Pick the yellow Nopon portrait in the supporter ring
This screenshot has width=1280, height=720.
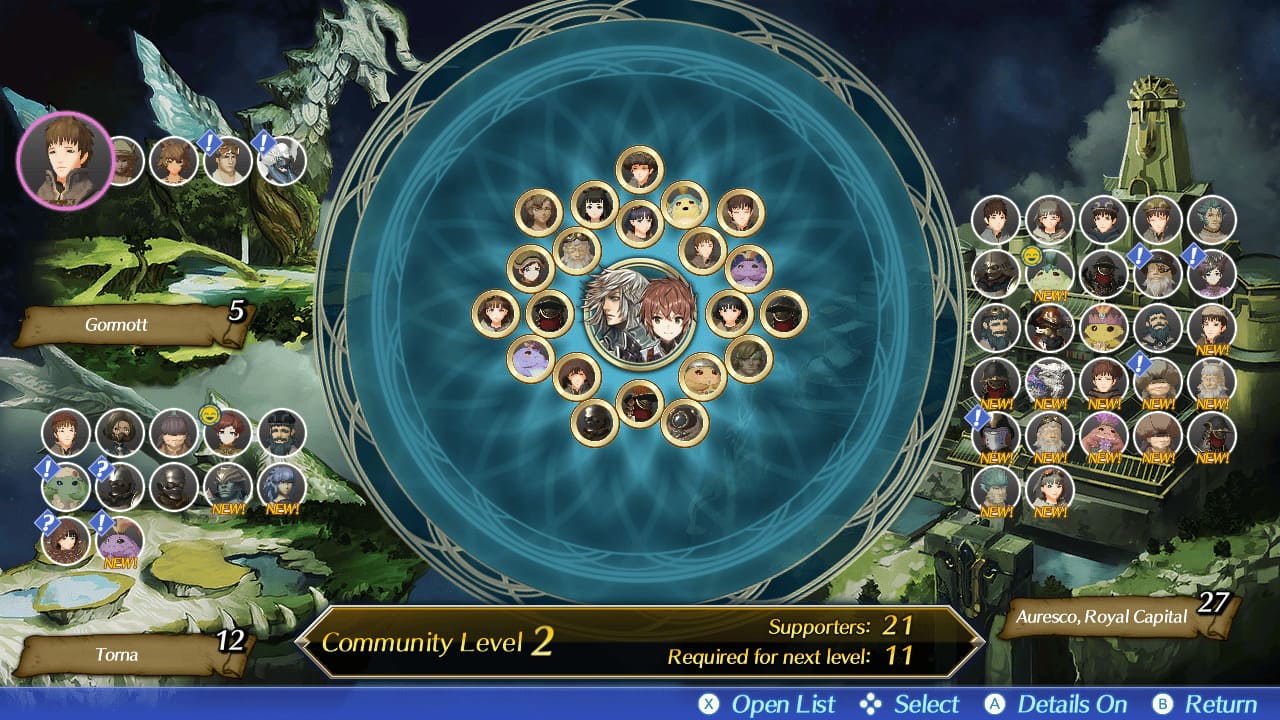point(685,205)
